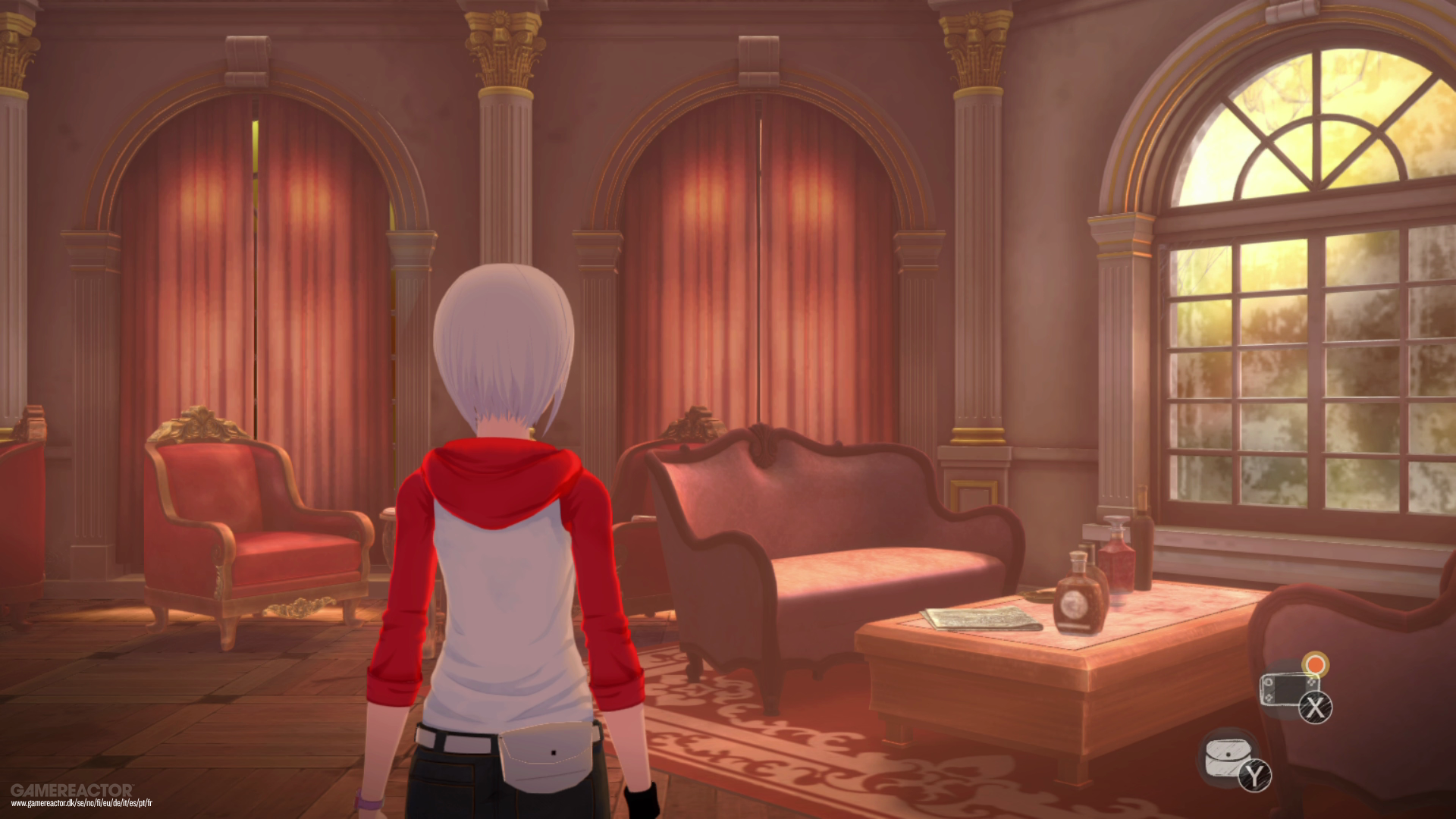Click the orange notification dot above the console icon
This screenshot has height=819, width=1456.
click(1314, 665)
